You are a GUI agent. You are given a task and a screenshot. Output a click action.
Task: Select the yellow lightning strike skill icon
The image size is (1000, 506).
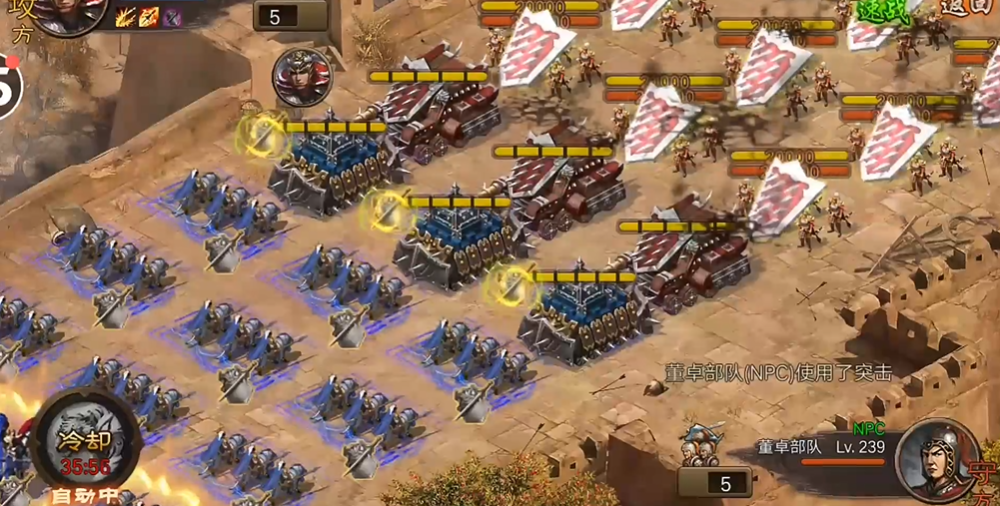126,16
